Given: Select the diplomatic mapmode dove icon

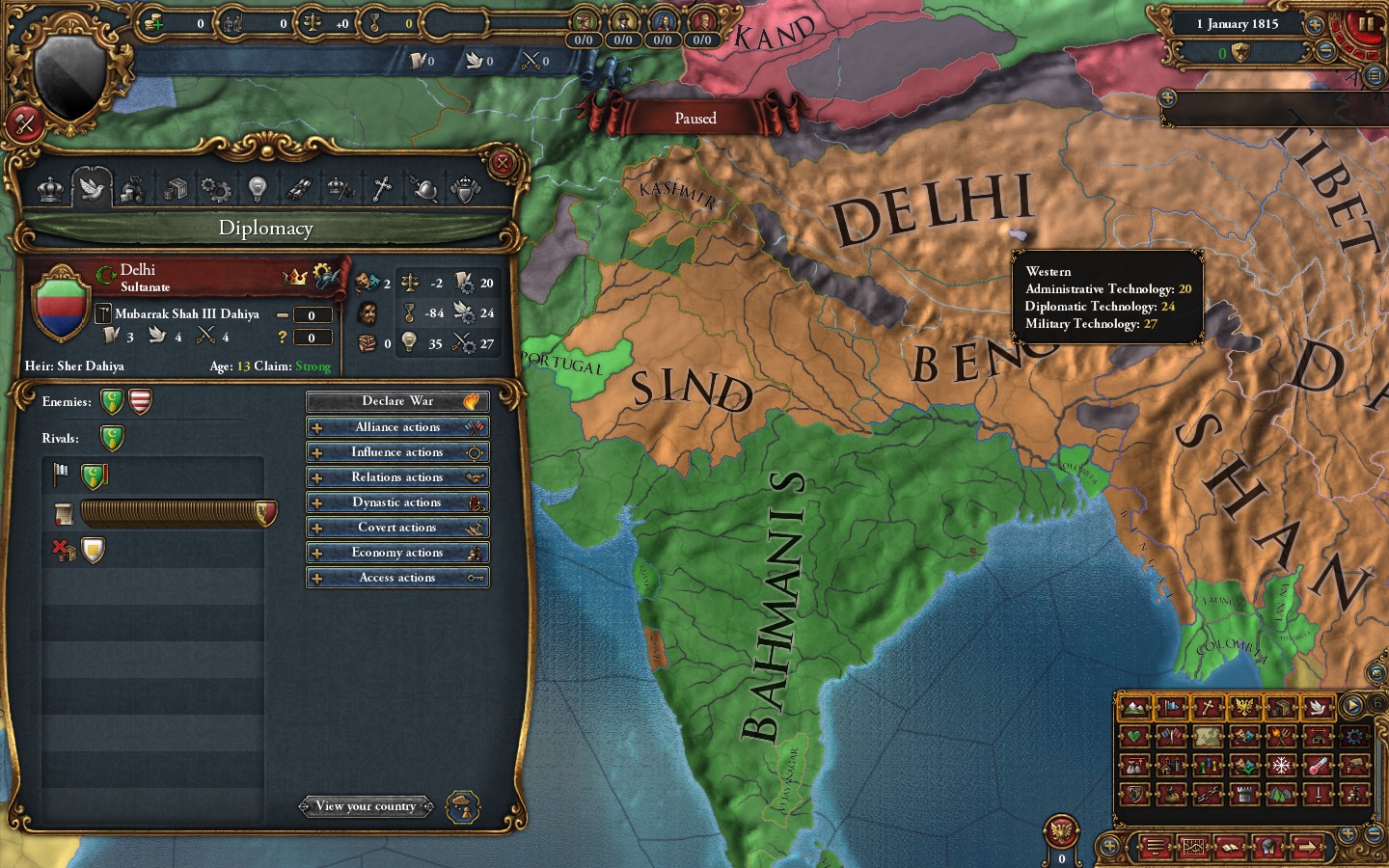Looking at the screenshot, I should click(x=1319, y=709).
